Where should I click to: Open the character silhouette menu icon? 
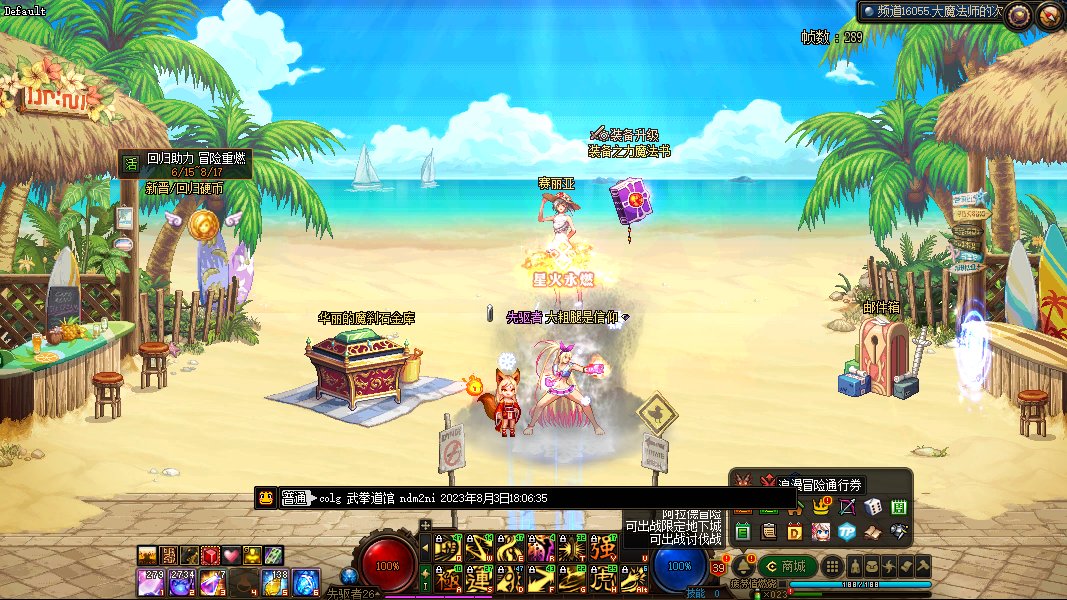click(856, 566)
